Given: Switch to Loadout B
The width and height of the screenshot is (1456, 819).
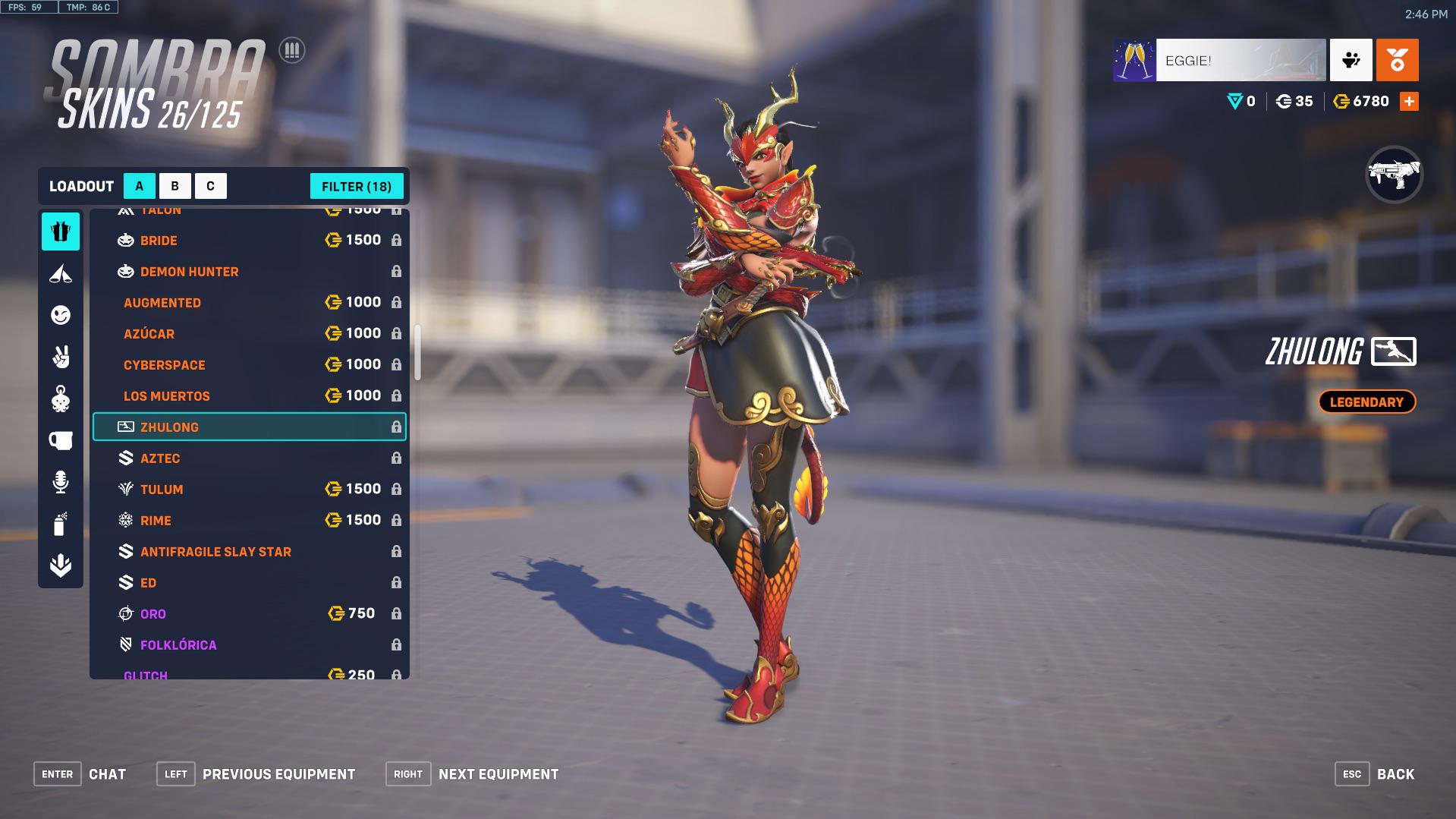Looking at the screenshot, I should click(175, 185).
